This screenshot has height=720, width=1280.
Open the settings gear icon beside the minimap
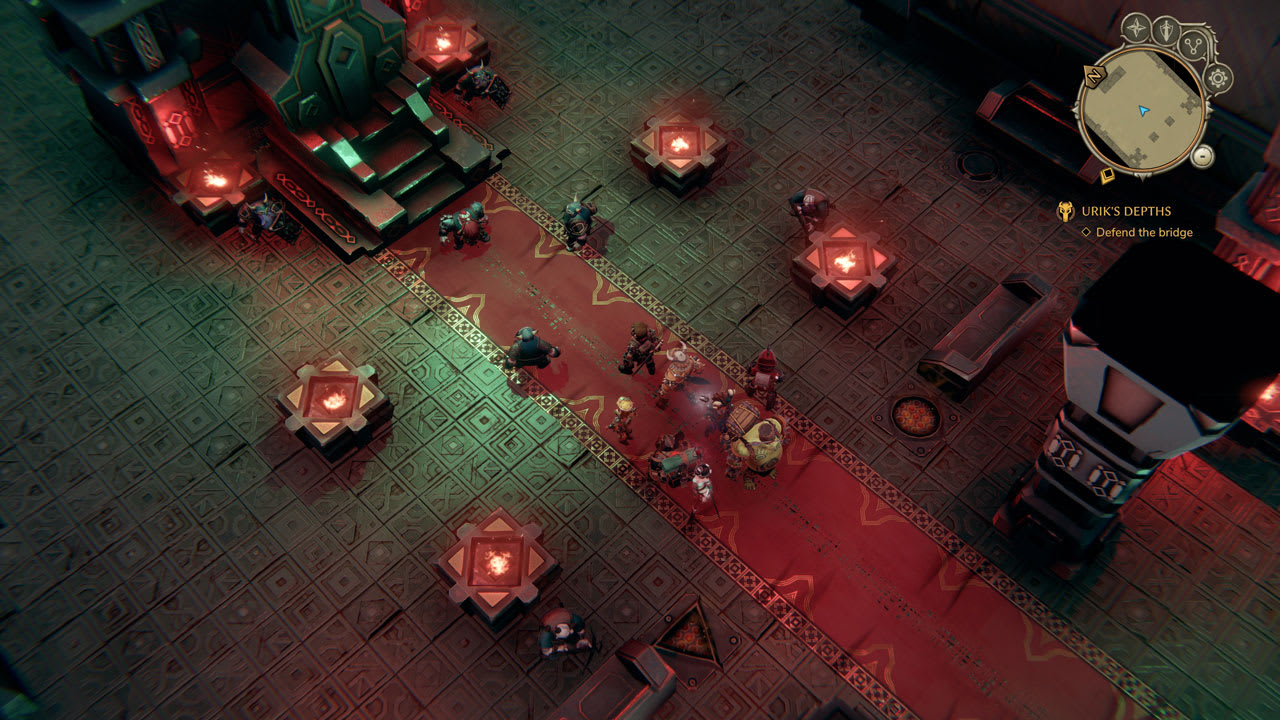(1216, 77)
